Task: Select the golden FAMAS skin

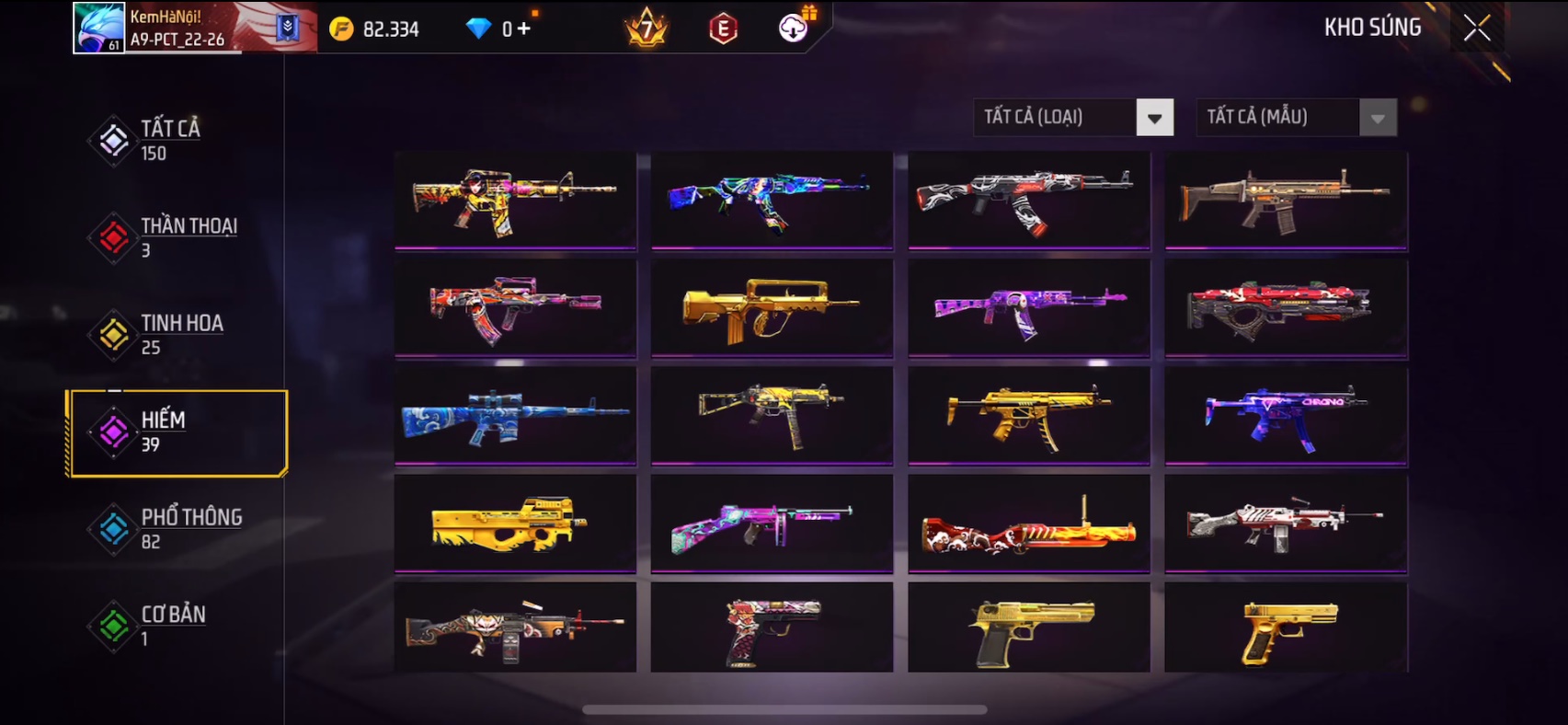Action: [x=771, y=309]
